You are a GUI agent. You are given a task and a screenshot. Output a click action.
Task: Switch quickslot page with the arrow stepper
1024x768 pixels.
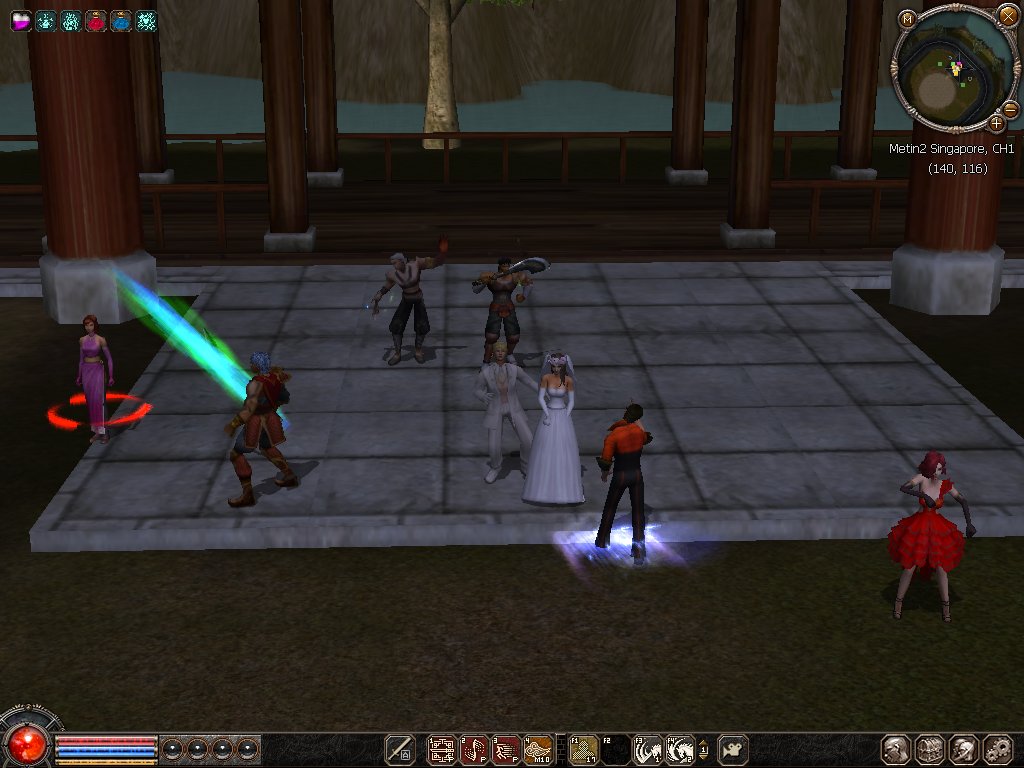pyautogui.click(x=704, y=749)
